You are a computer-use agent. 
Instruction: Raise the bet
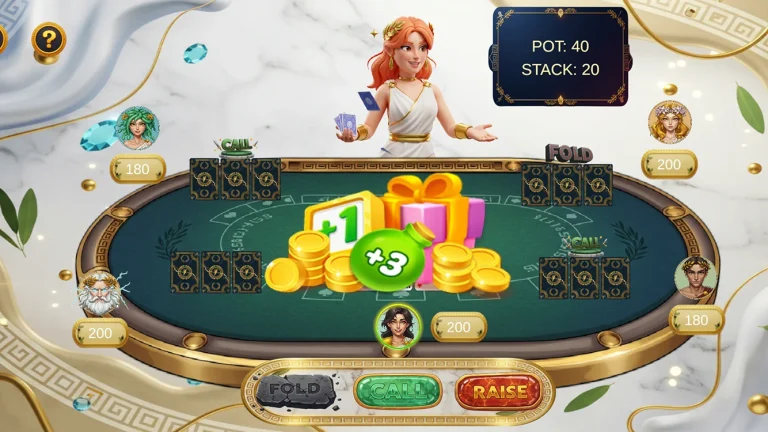(504, 390)
